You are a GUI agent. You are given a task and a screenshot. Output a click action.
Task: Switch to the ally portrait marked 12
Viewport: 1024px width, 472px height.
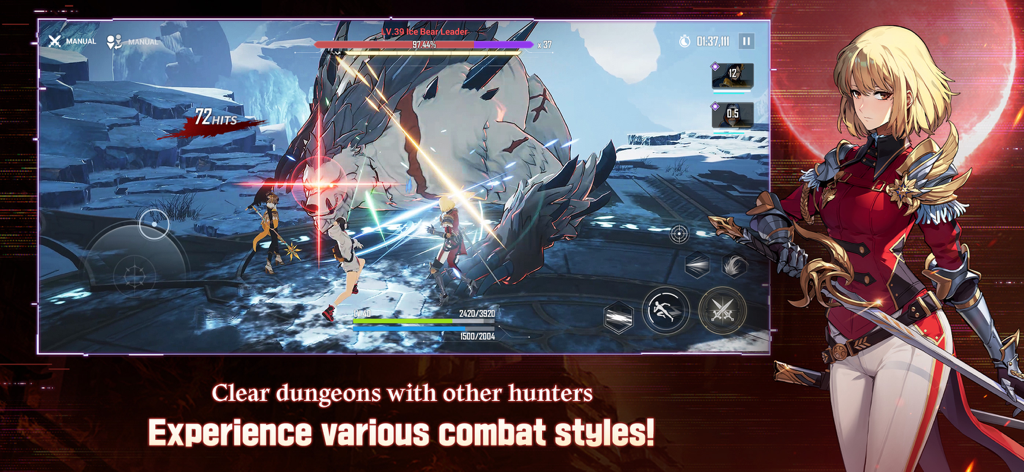(732, 74)
